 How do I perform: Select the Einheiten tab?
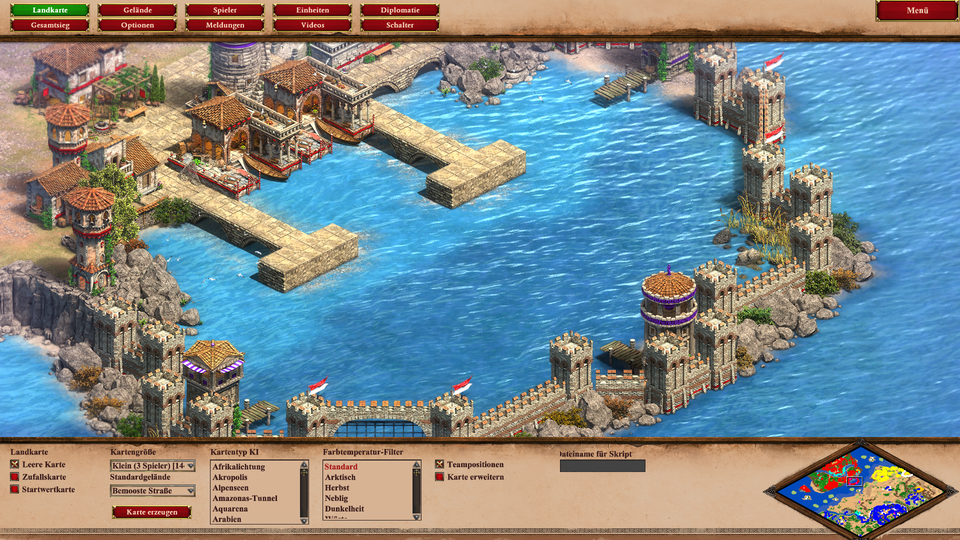(x=312, y=10)
